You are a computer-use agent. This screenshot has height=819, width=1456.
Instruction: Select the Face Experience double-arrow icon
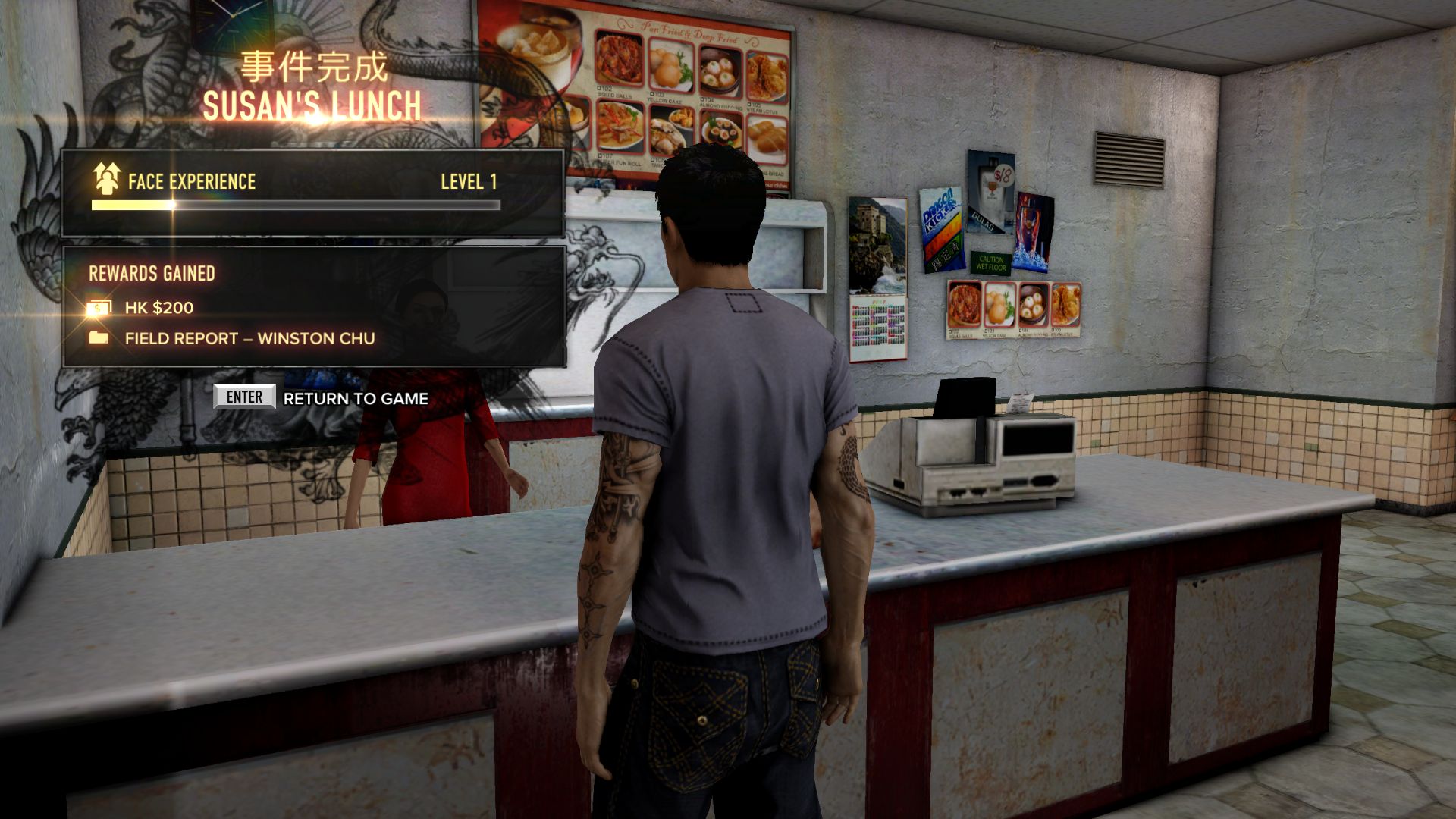pos(106,178)
